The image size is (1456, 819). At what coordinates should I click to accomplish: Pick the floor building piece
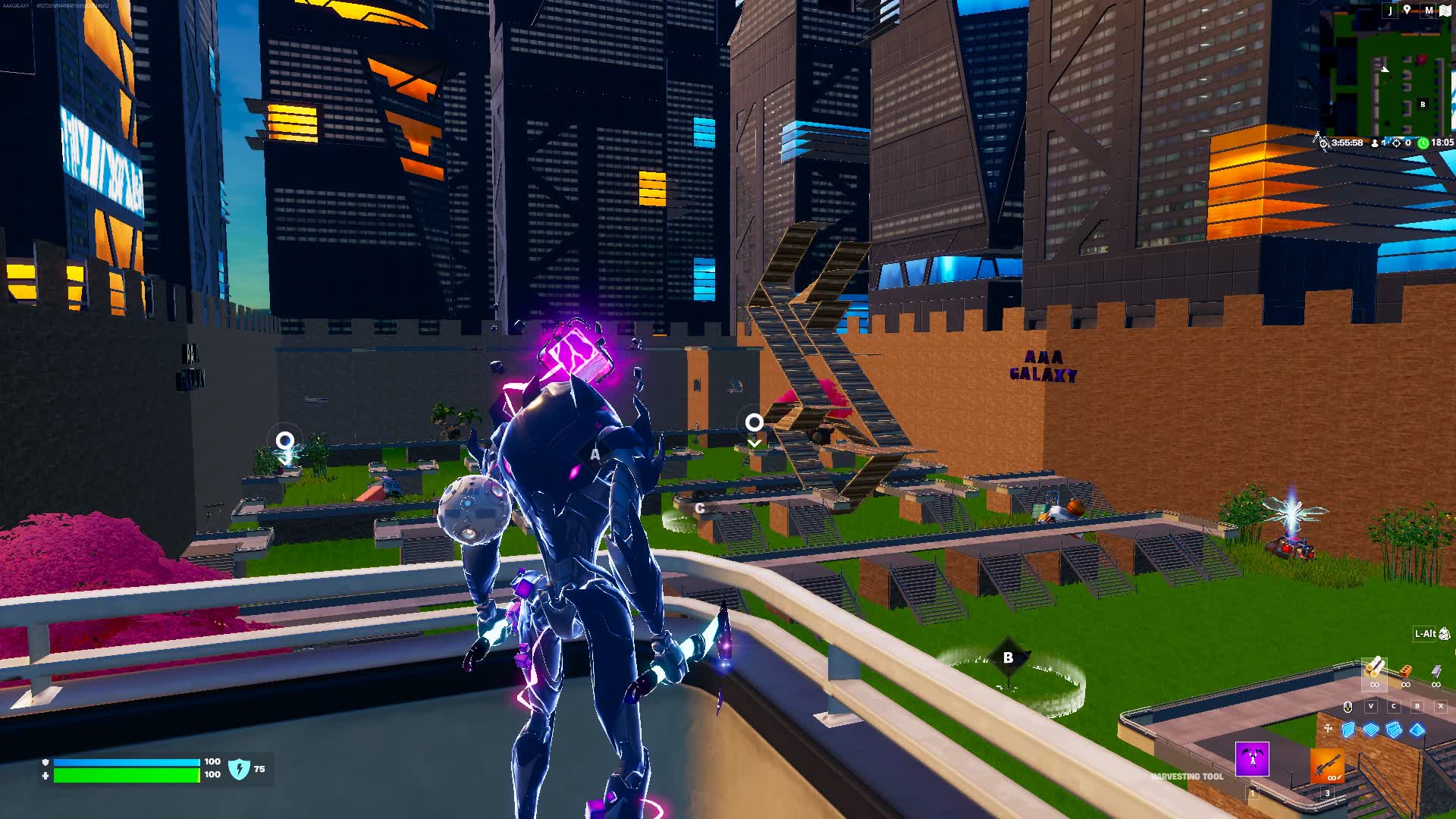click(x=1371, y=730)
